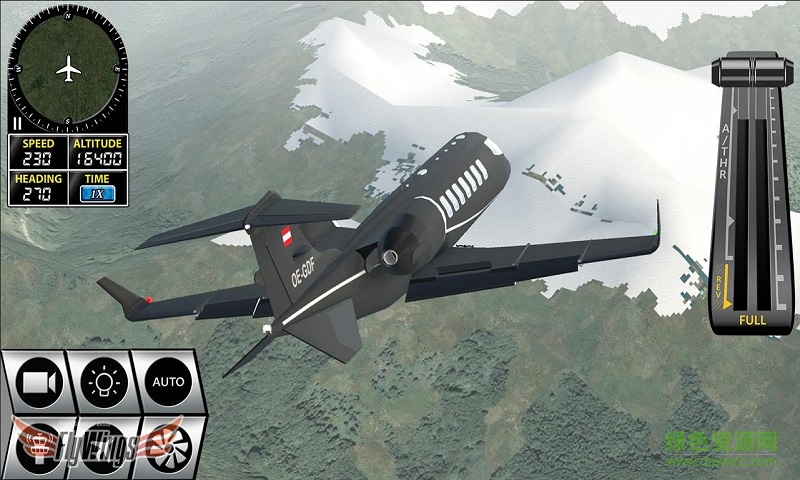Screen dimensions: 800x480
Task: Change the 1X time speed
Action: (x=97, y=194)
